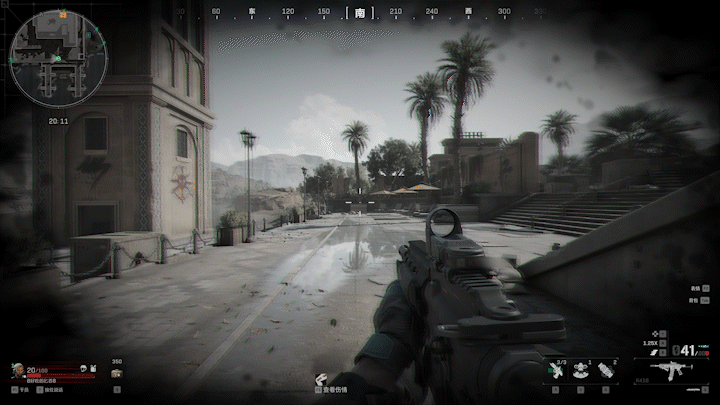Select the grenade slot with count 2

click(x=607, y=370)
